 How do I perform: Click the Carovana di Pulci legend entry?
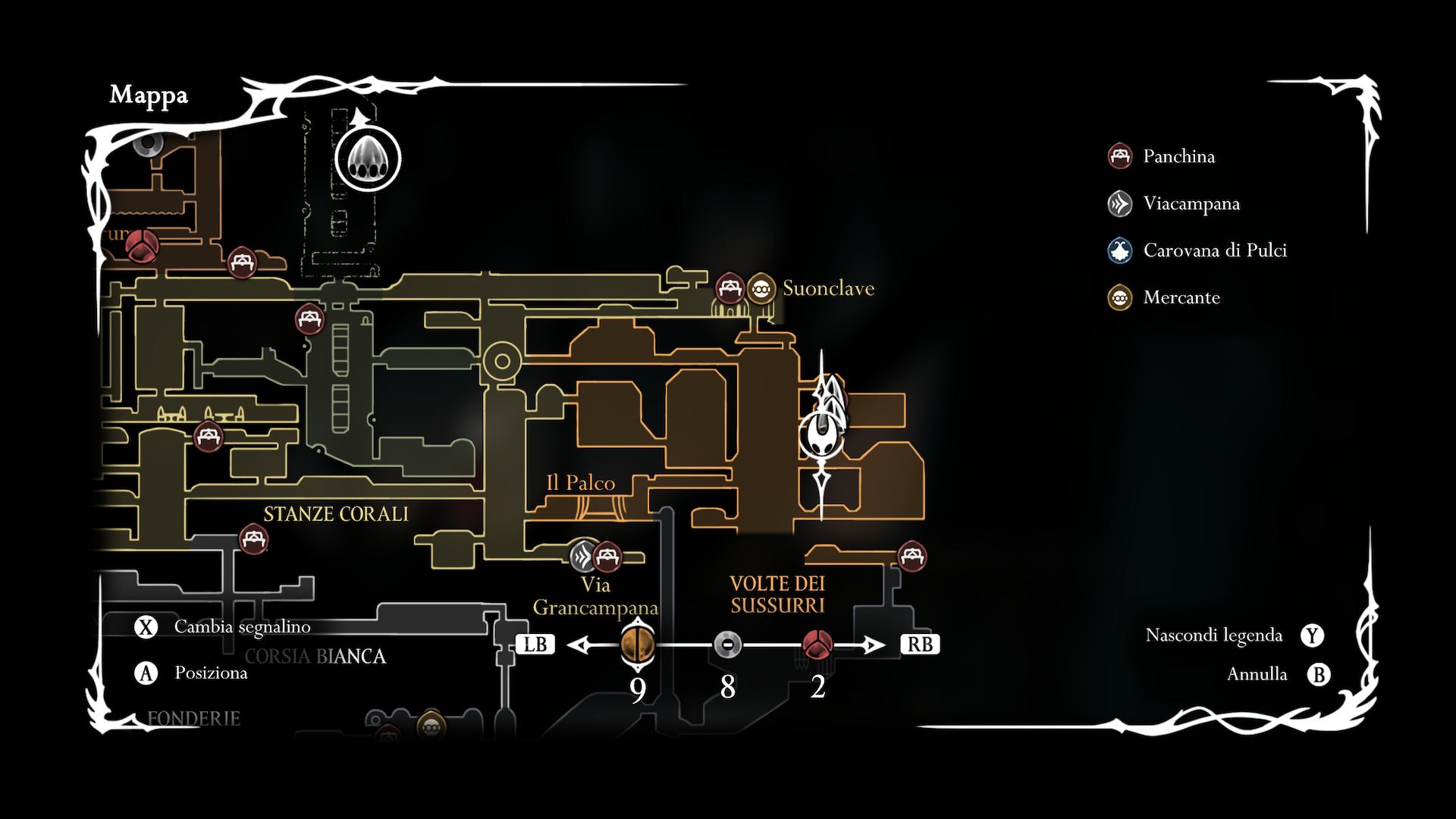click(1214, 250)
